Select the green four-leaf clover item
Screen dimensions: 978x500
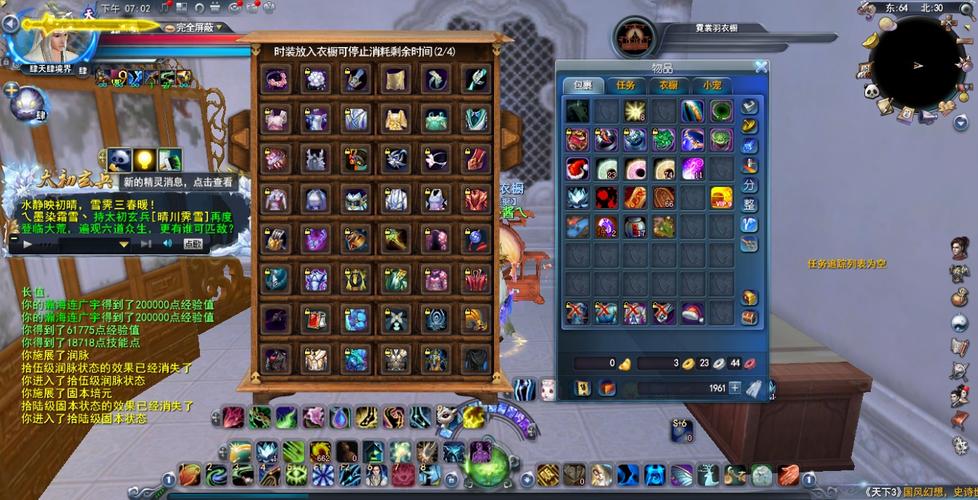click(x=664, y=140)
